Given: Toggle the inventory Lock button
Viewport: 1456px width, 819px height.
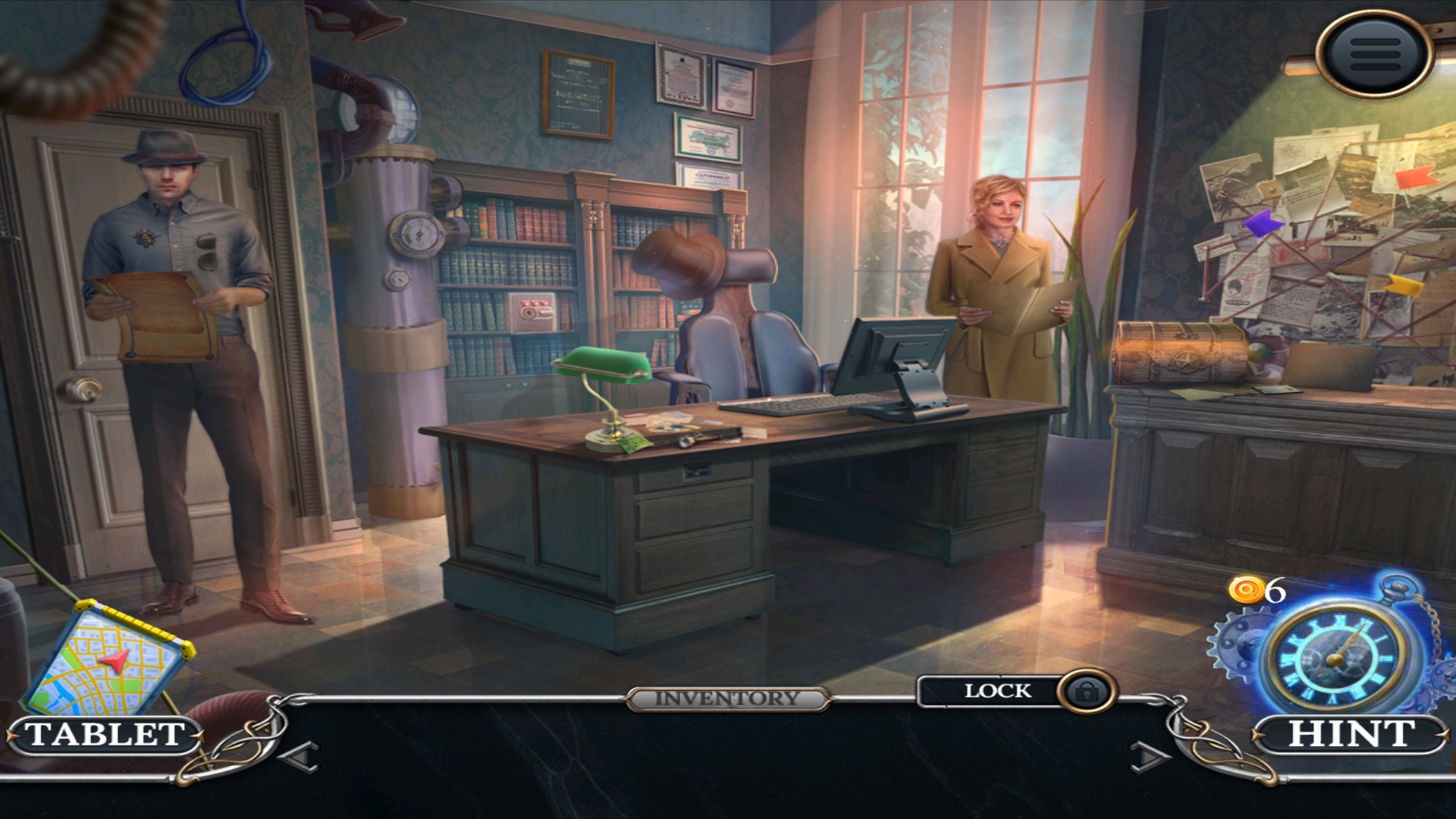Looking at the screenshot, I should (1086, 692).
